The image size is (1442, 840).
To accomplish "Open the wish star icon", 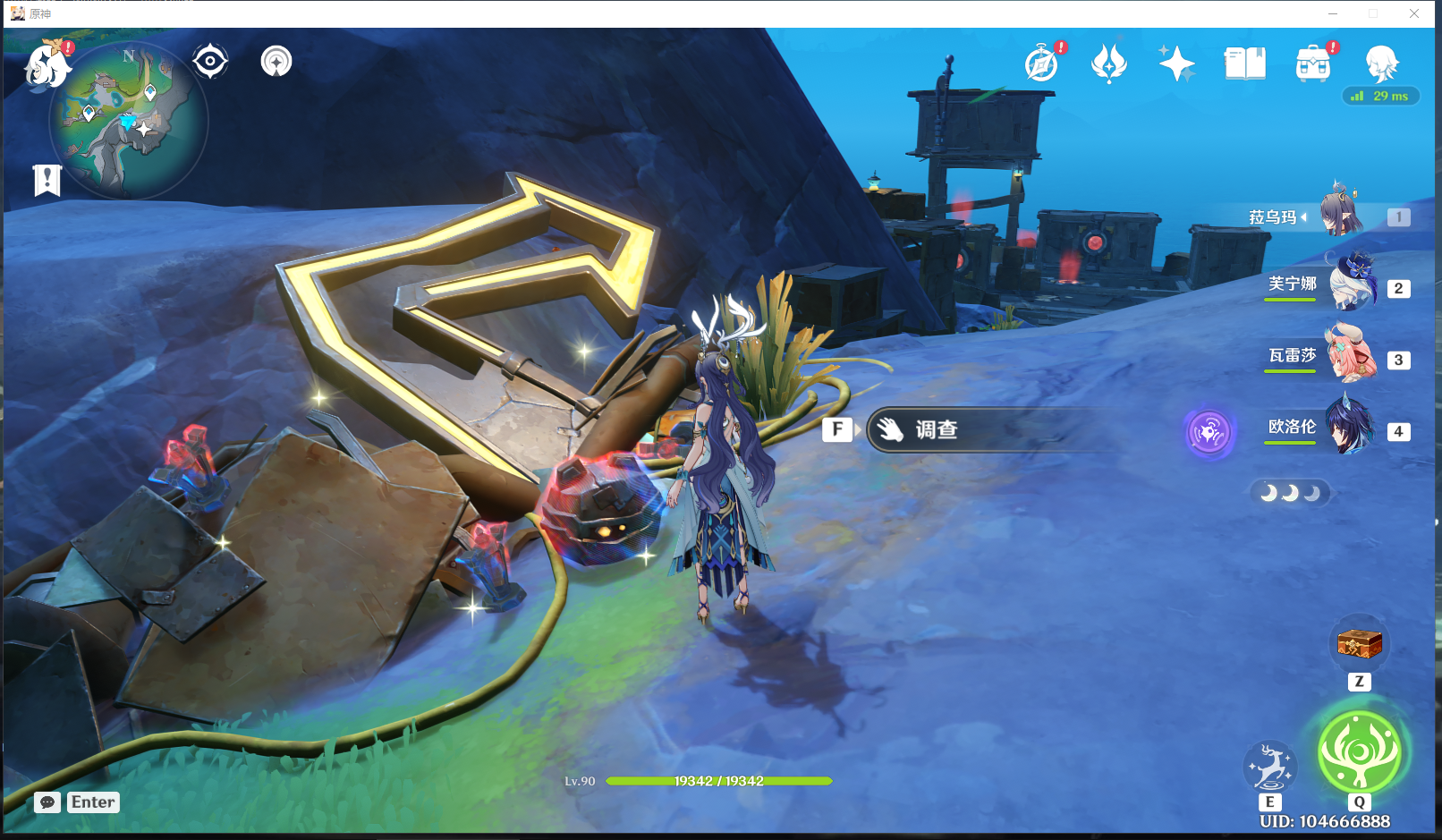I will click(x=1109, y=64).
